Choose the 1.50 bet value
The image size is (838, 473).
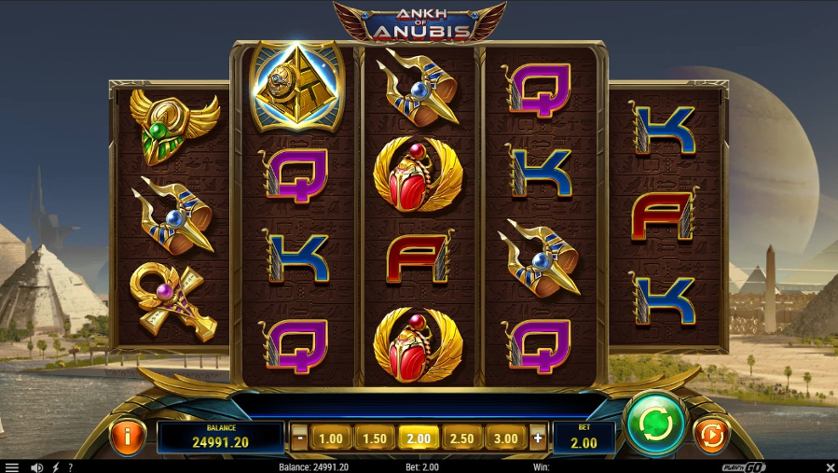tap(374, 437)
